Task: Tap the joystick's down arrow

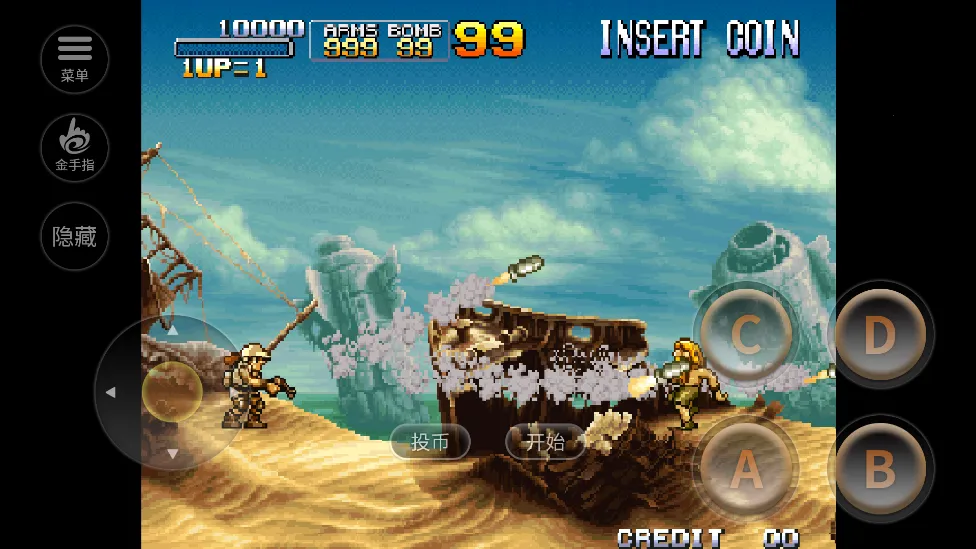Action: pos(172,453)
